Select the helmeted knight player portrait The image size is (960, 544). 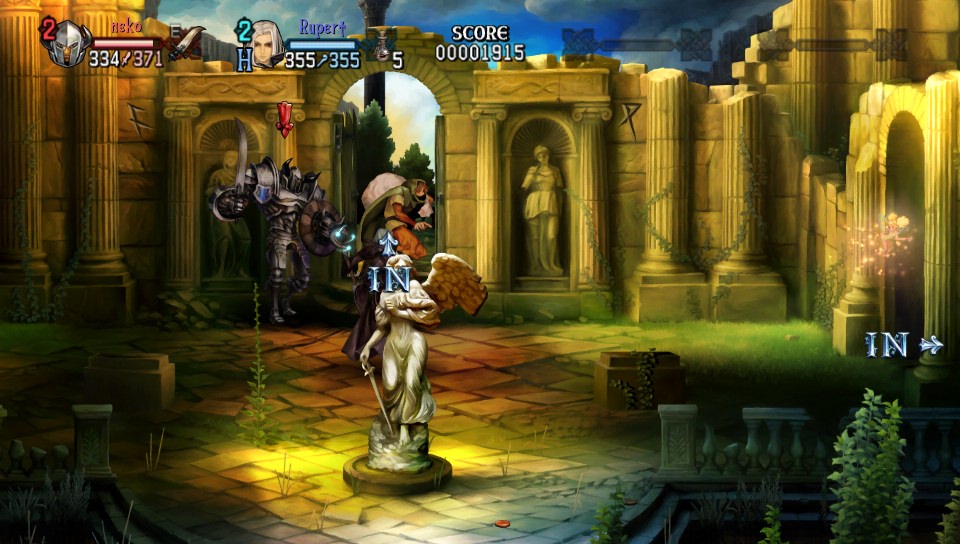coord(67,42)
